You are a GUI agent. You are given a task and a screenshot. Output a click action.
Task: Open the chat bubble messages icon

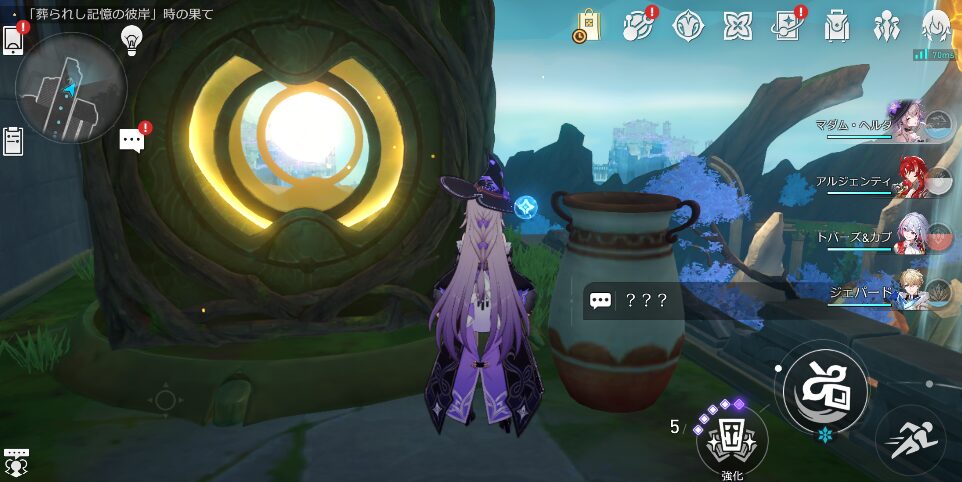tap(132, 140)
